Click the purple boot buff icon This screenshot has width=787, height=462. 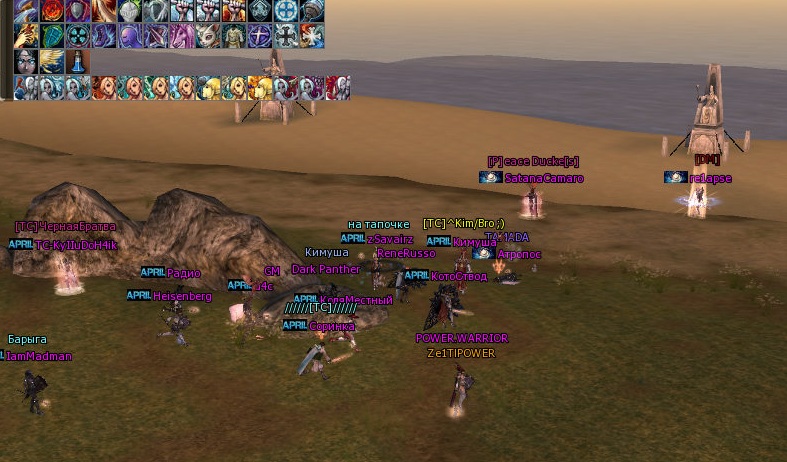tap(103, 36)
